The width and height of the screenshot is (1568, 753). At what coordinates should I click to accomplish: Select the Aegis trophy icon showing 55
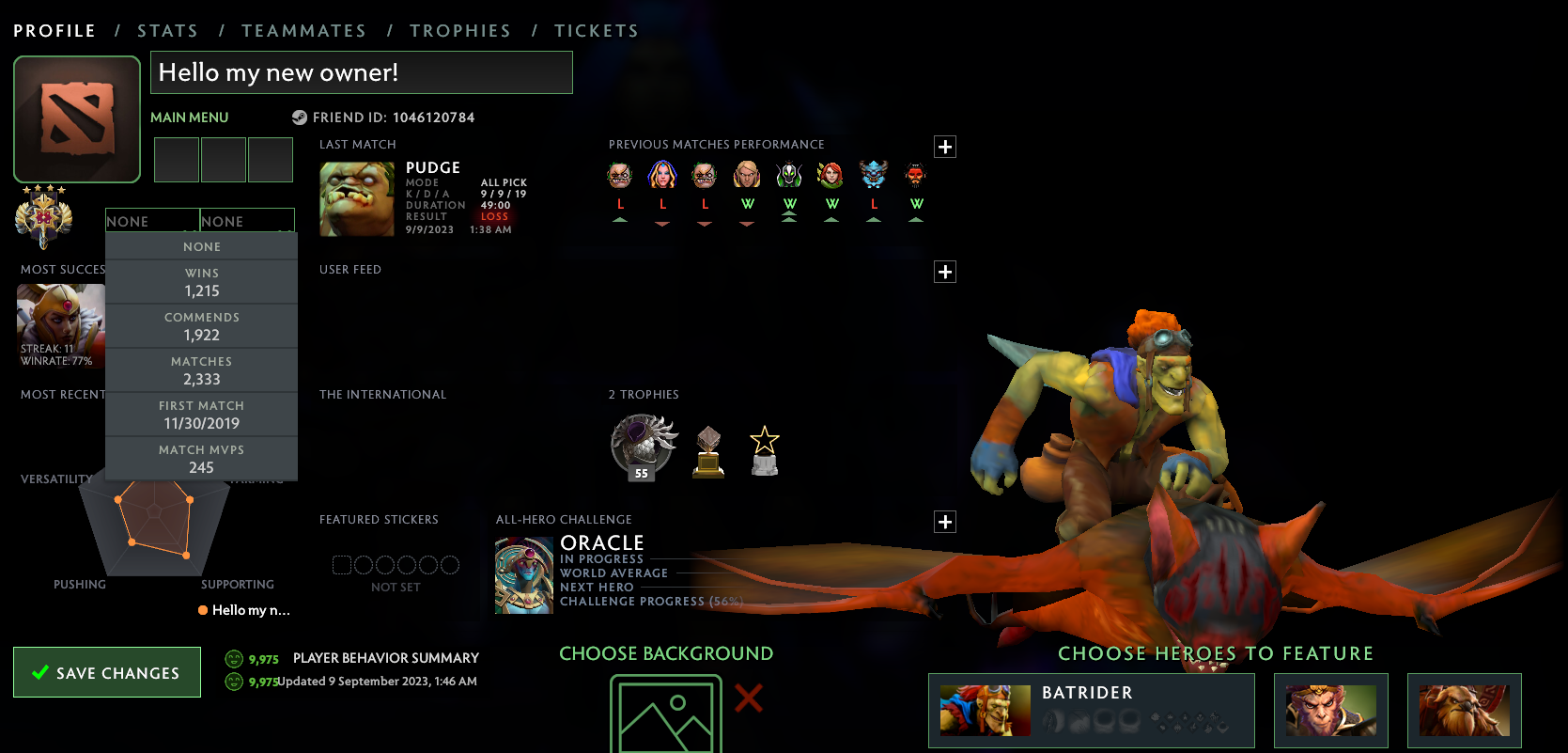click(x=644, y=445)
